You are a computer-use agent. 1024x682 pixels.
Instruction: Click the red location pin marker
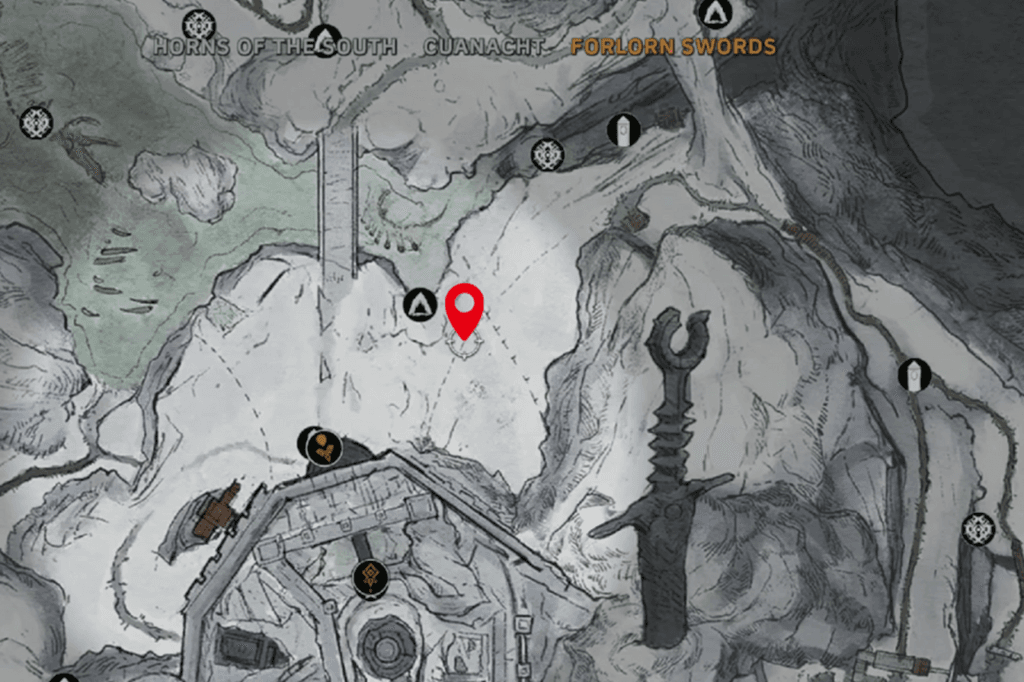(464, 308)
